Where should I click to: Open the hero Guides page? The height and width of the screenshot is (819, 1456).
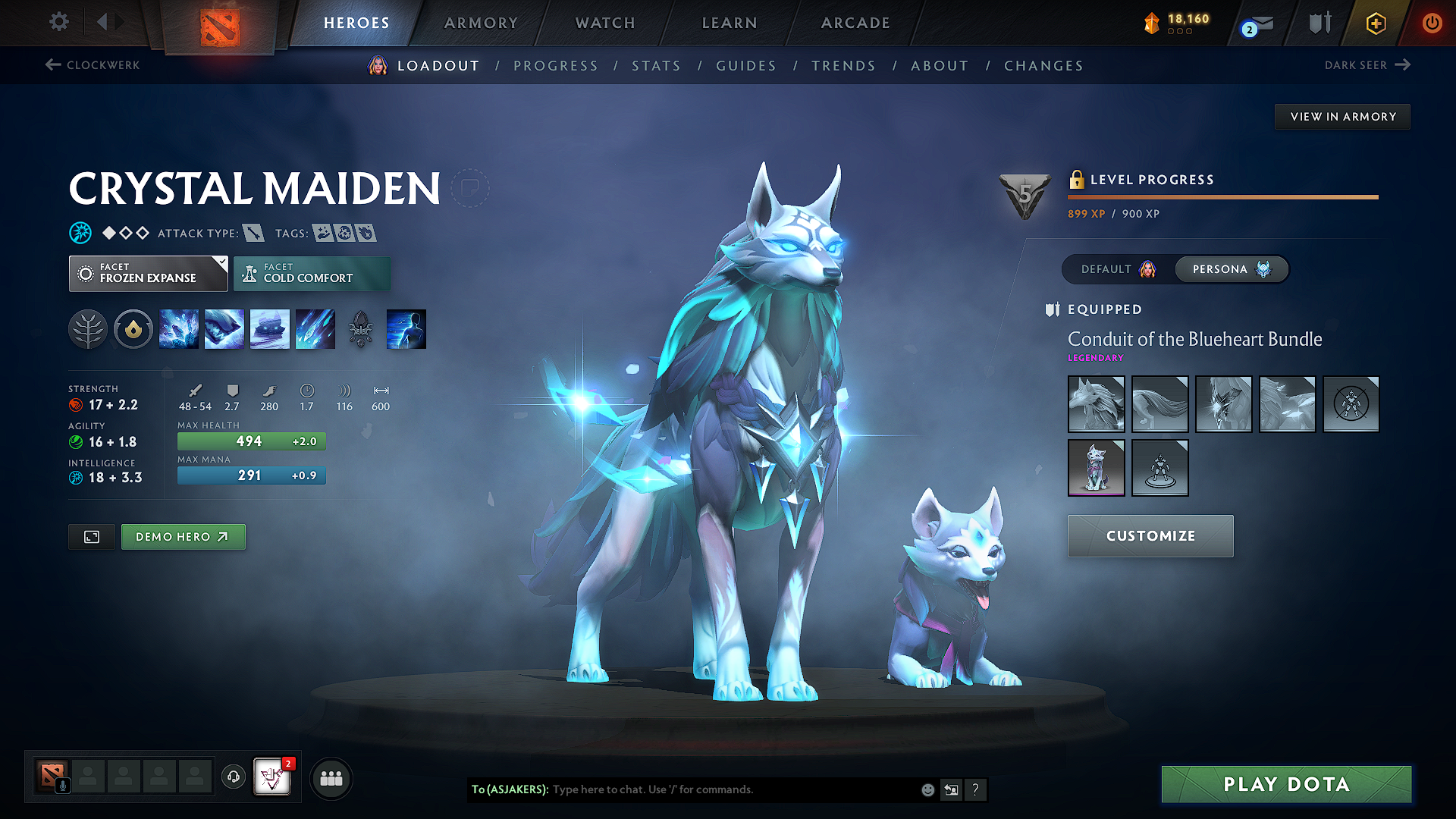746,66
